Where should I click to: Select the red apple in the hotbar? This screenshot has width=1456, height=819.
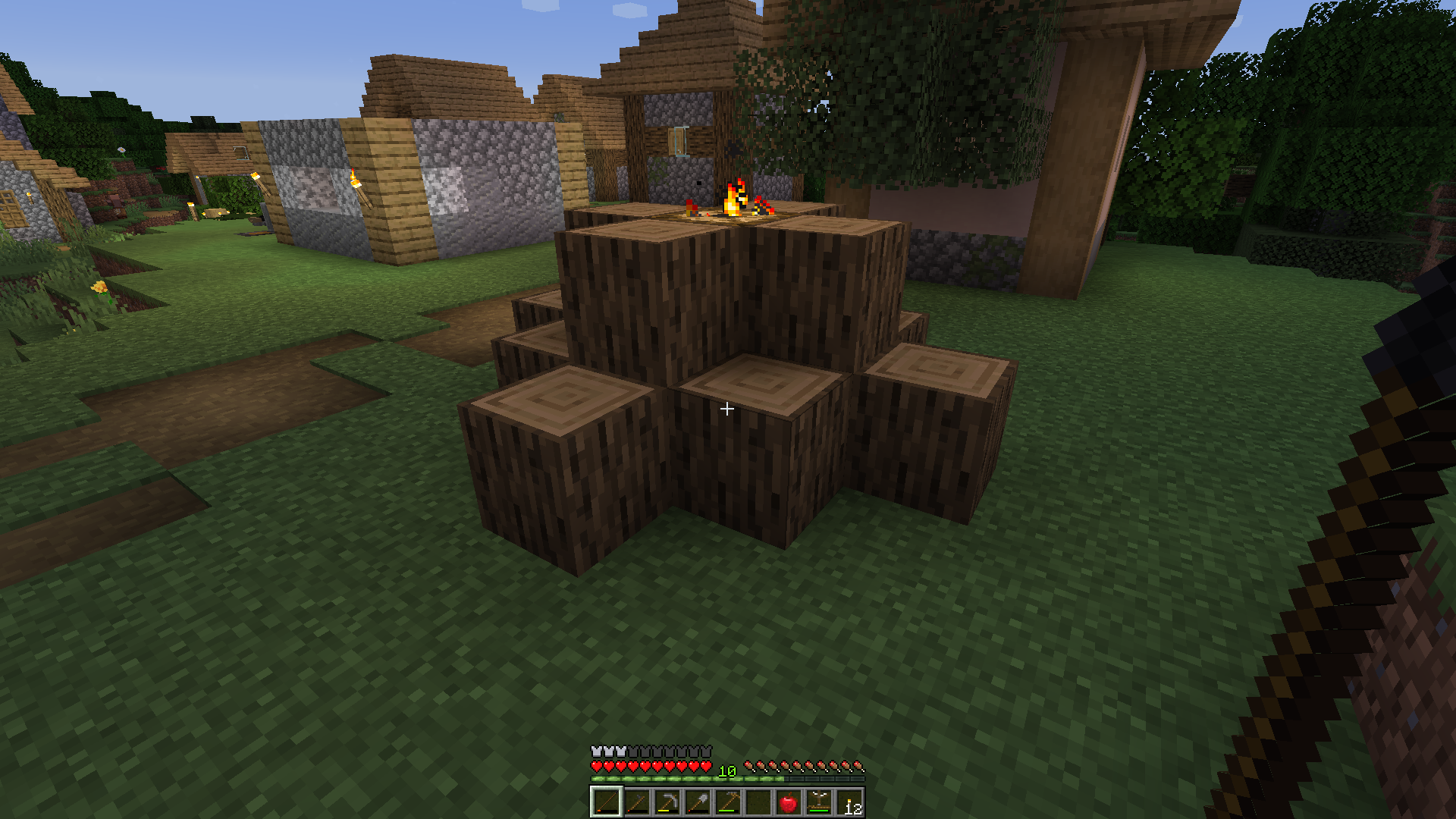coord(788,802)
